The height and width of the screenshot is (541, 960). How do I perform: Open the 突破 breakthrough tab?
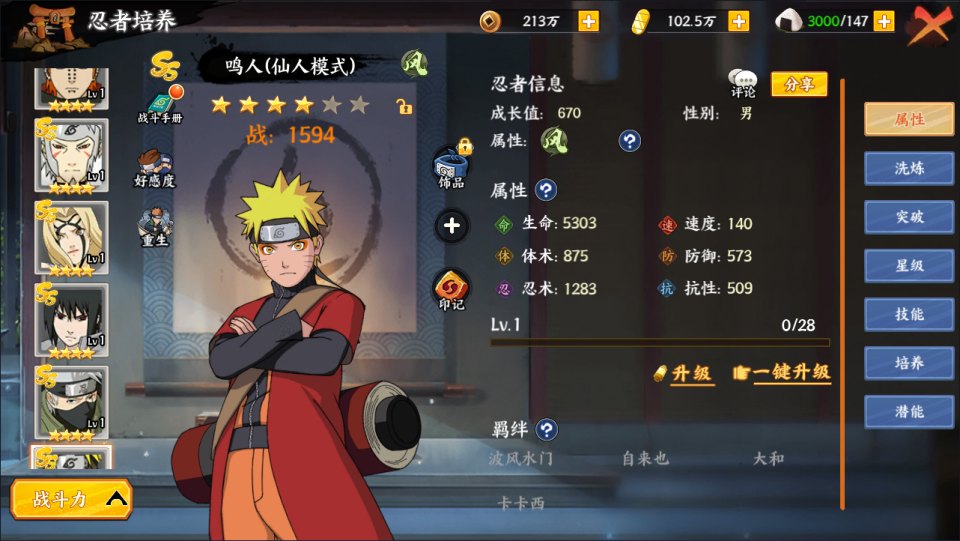[x=908, y=217]
